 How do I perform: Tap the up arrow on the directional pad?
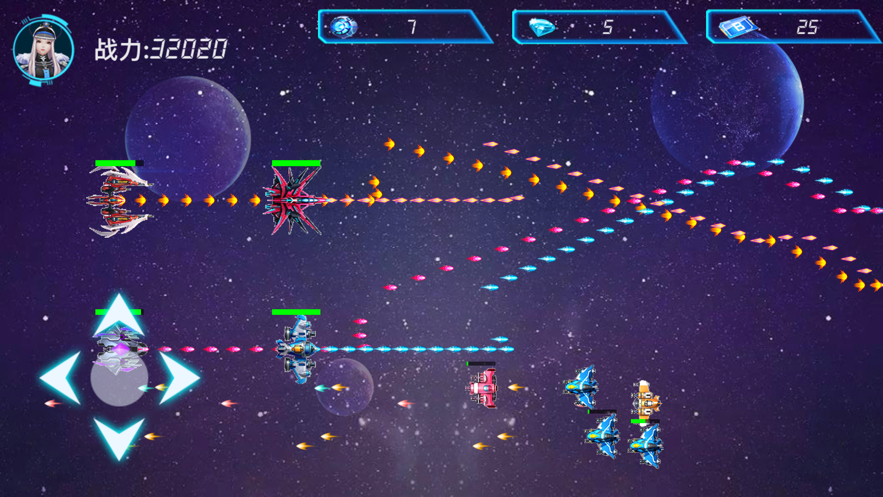119,313
